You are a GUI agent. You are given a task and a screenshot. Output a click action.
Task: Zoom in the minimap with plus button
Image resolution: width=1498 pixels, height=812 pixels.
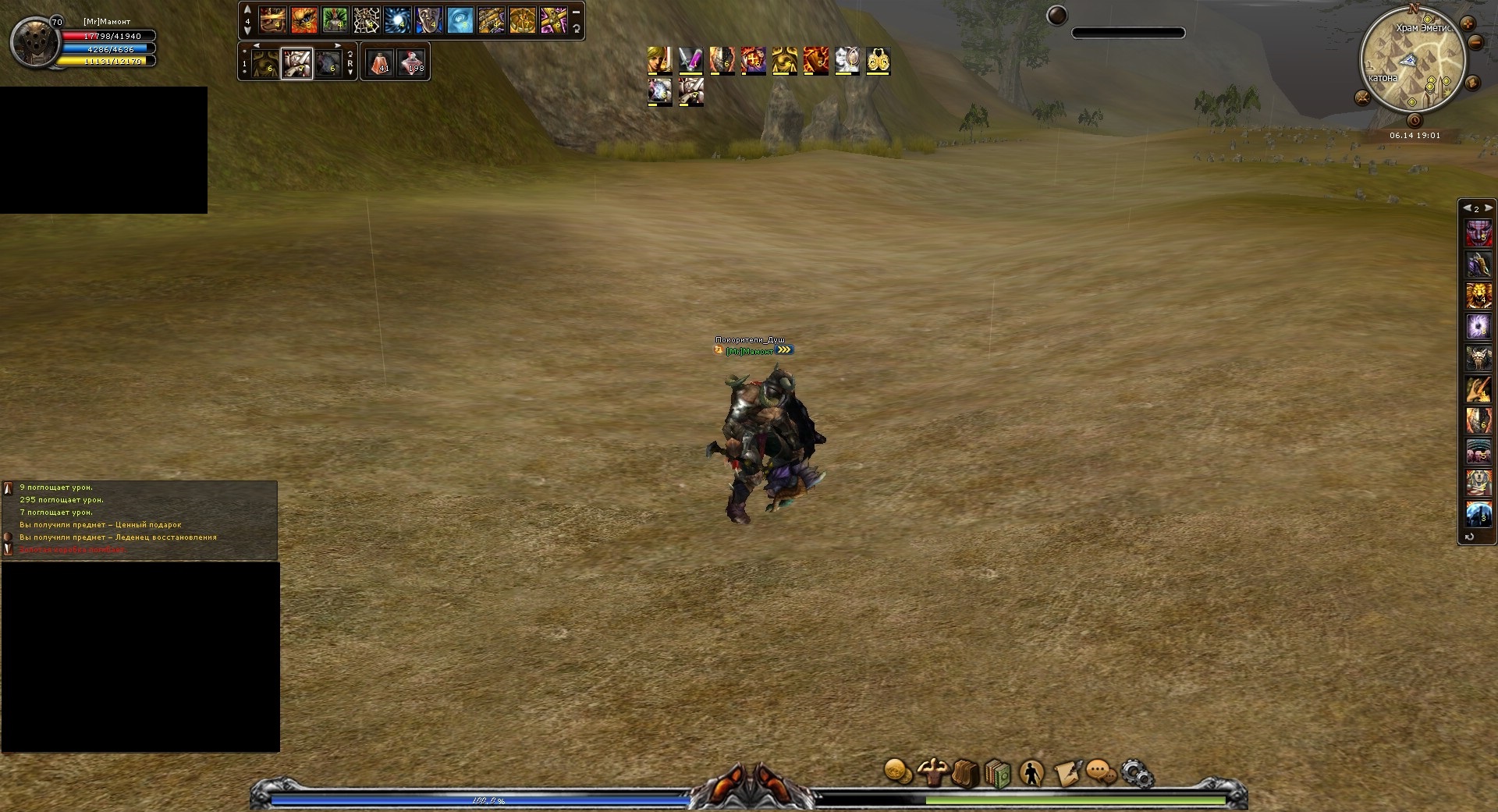(x=1468, y=23)
